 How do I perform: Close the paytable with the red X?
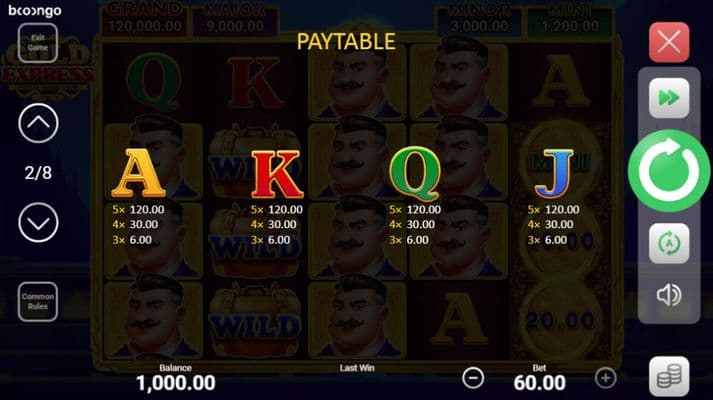[x=669, y=43]
